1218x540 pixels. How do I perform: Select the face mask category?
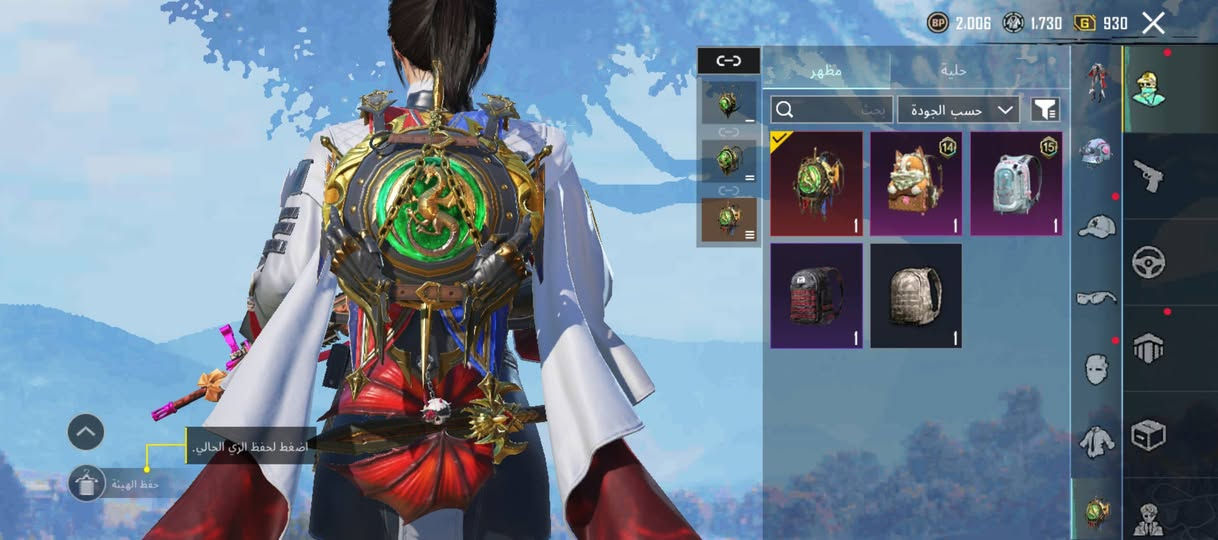pos(1096,369)
